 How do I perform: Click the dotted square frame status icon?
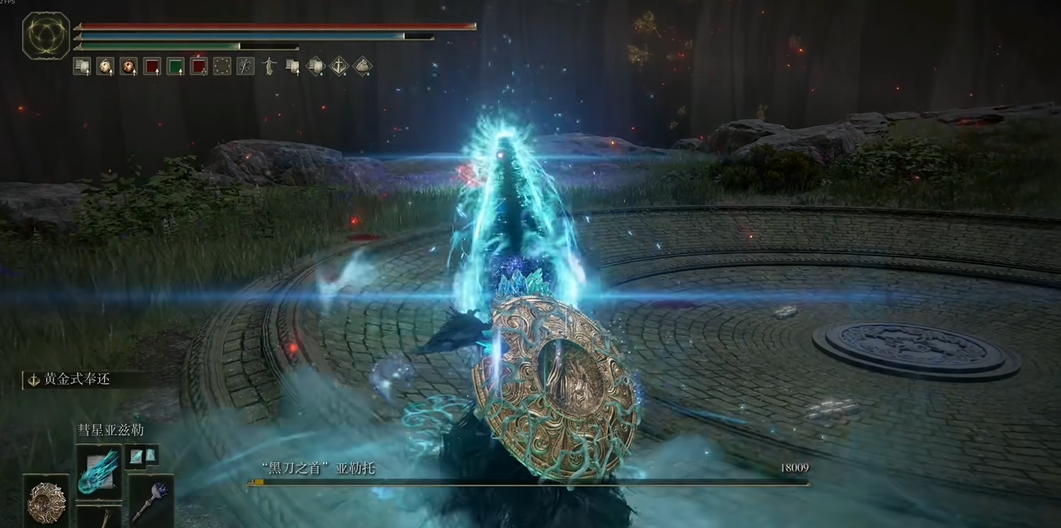222,67
